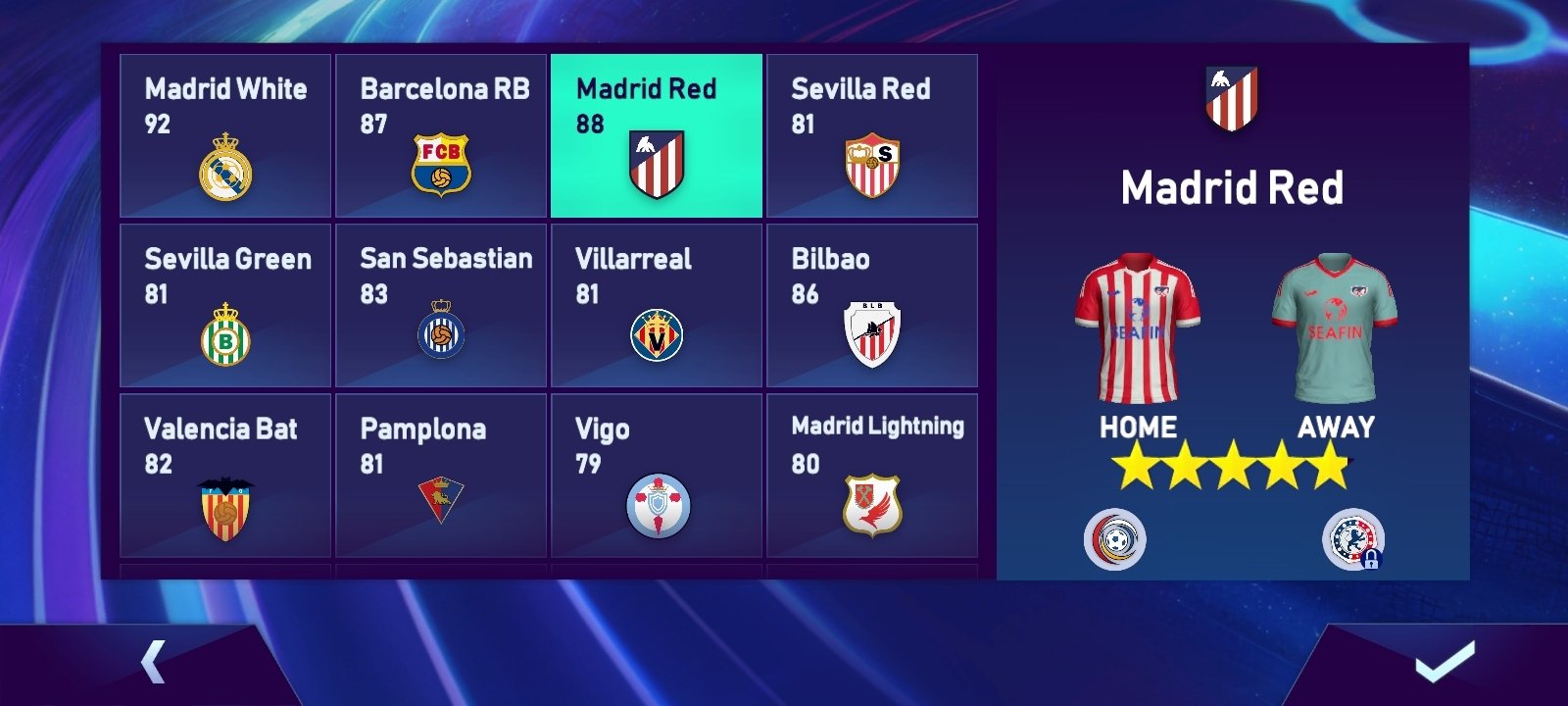Pick the Pamplona team
1568x706 pixels.
441,476
